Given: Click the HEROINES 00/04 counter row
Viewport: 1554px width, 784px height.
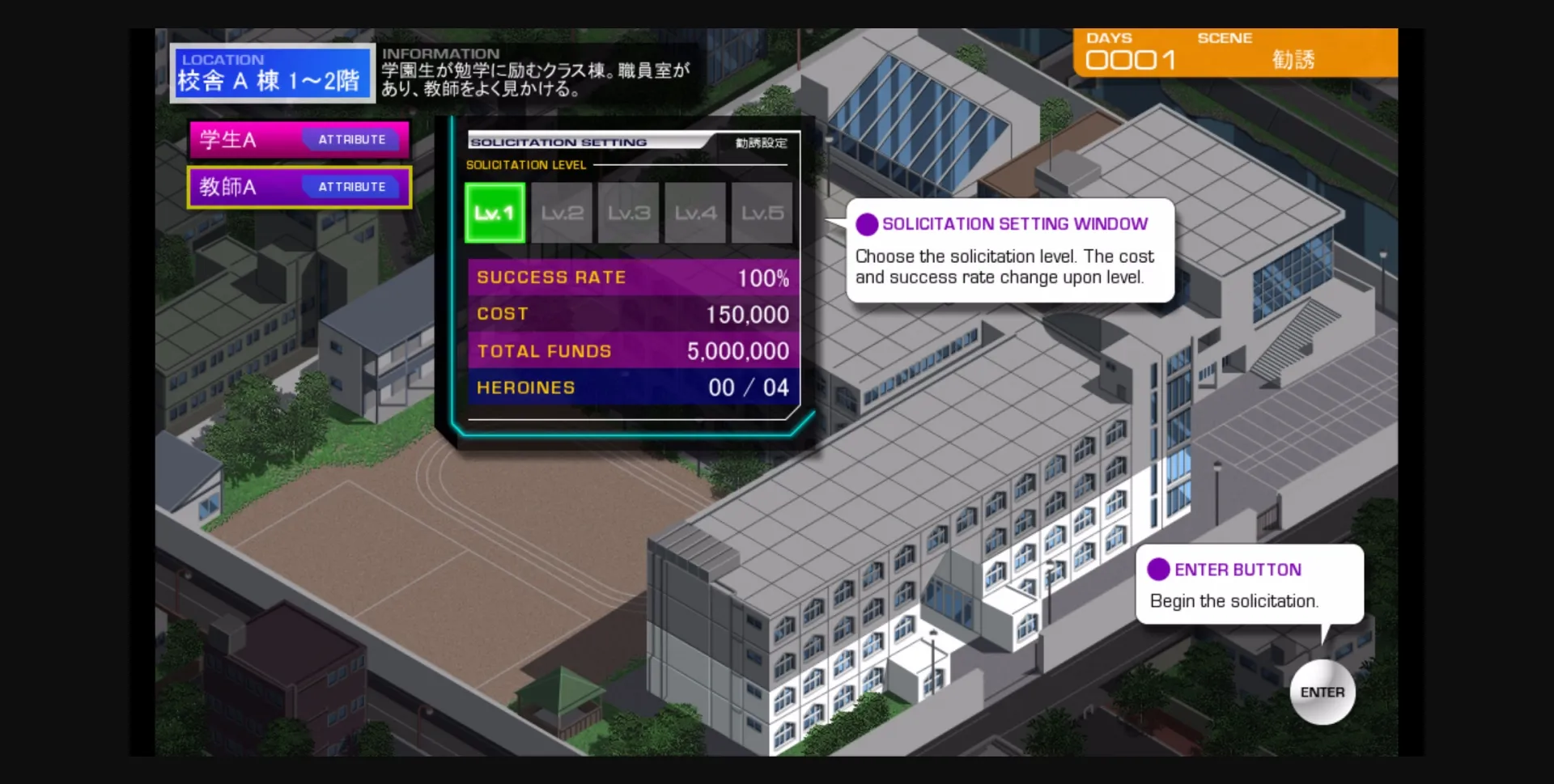Looking at the screenshot, I should [x=632, y=387].
